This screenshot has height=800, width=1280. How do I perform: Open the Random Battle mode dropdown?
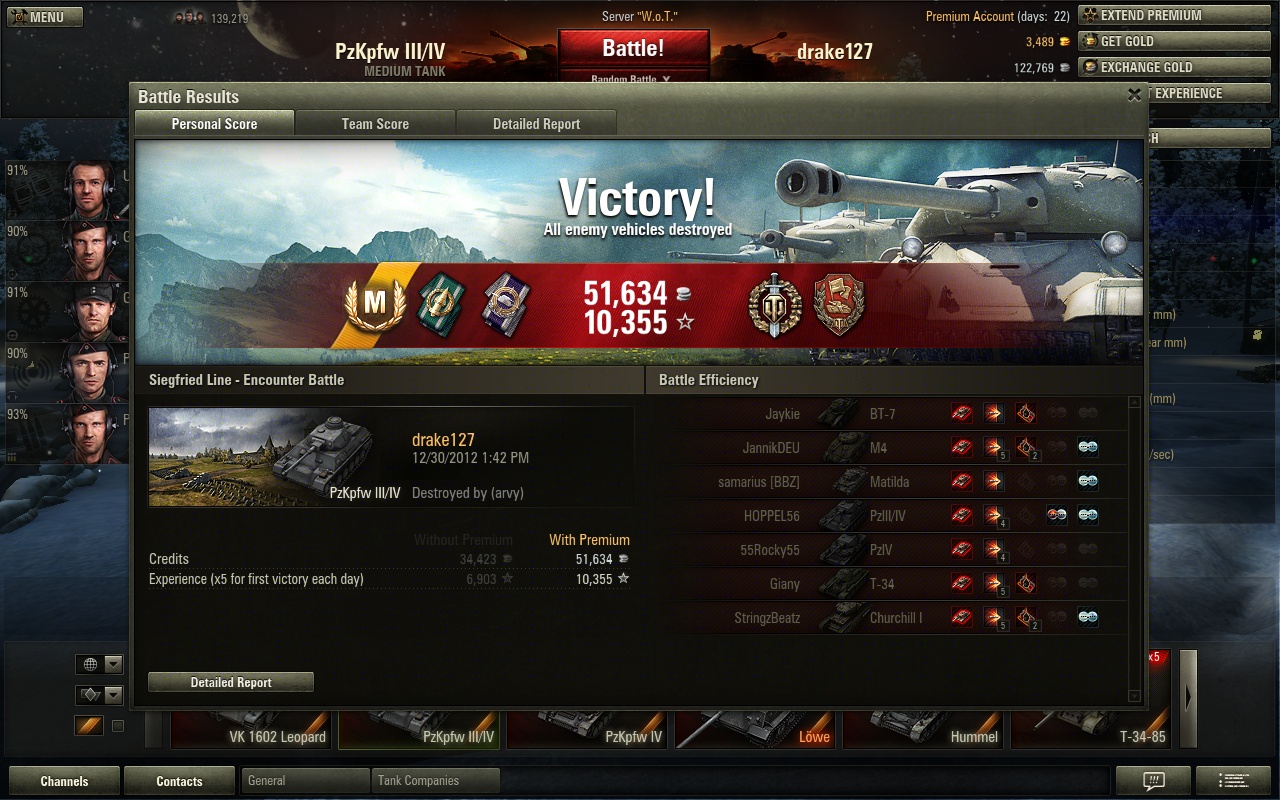click(632, 79)
